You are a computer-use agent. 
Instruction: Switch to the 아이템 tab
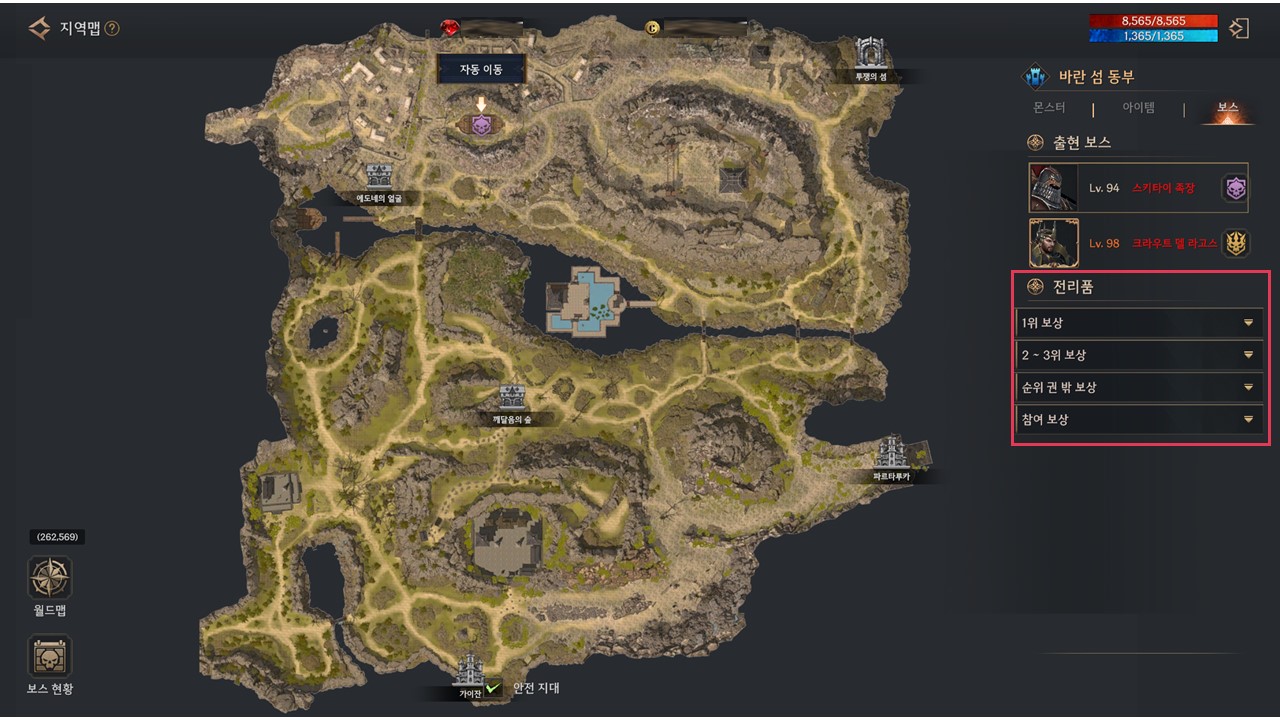point(1138,108)
